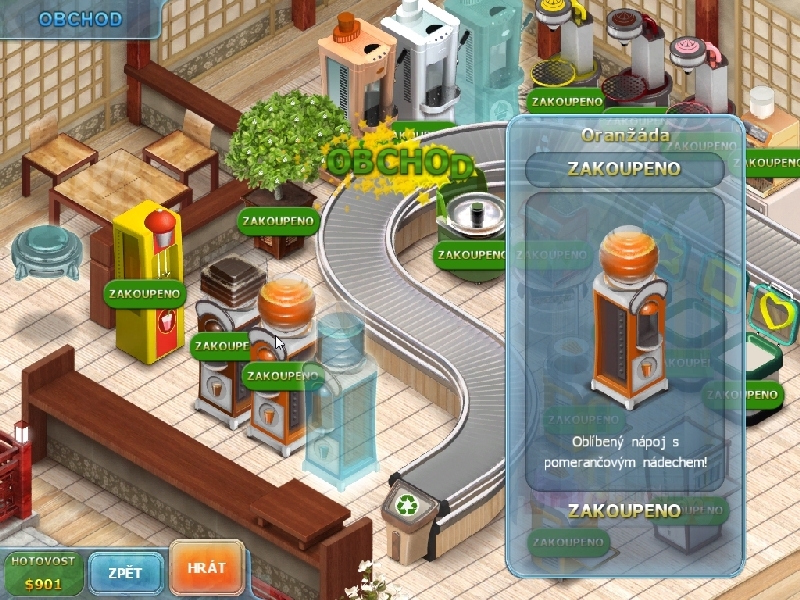Screen dimensions: 800x600
Task: Start playing with the HRÁT button
Action: (x=206, y=568)
